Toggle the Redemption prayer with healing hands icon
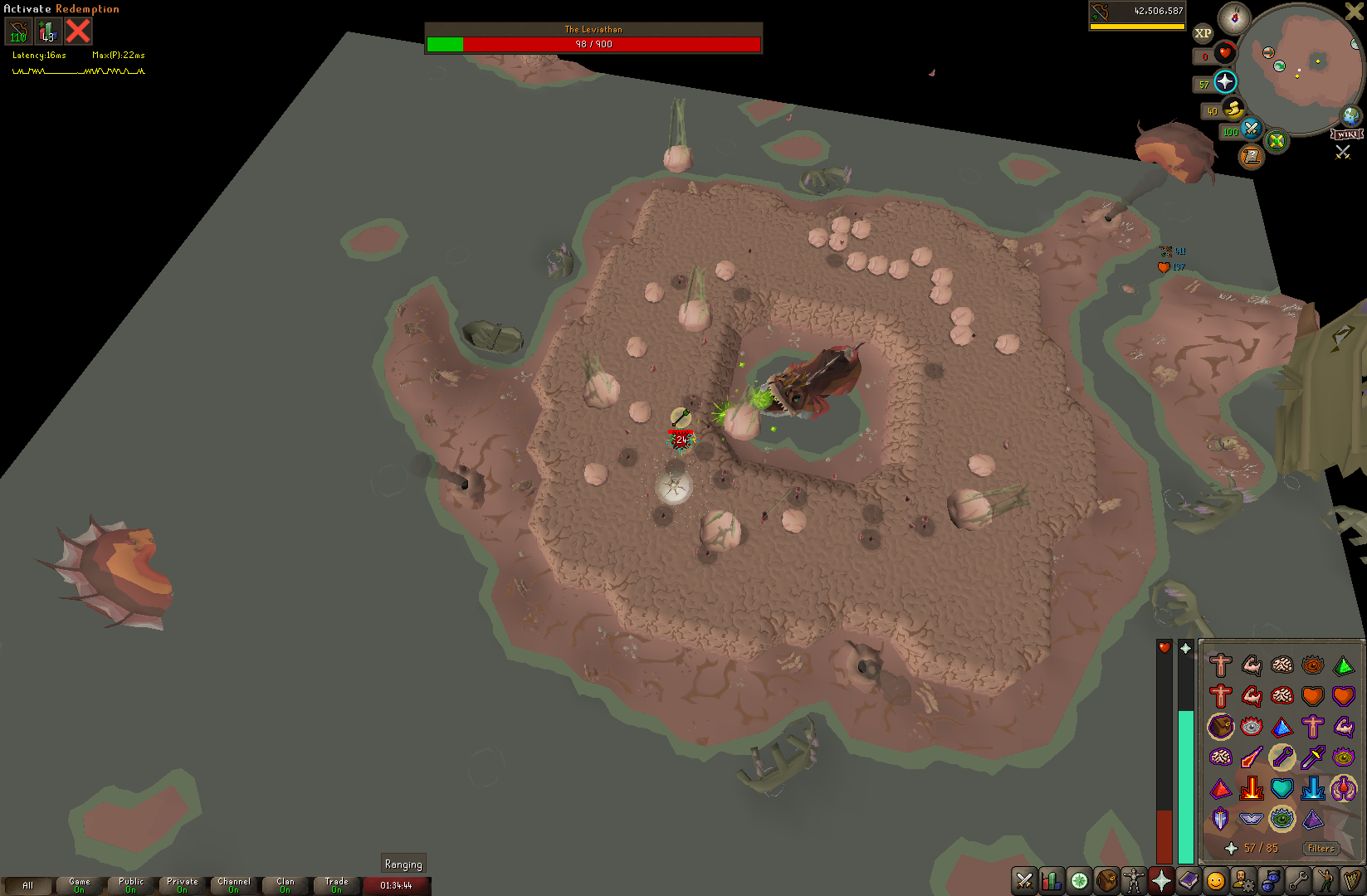The image size is (1367, 896). pyautogui.click(x=1344, y=788)
